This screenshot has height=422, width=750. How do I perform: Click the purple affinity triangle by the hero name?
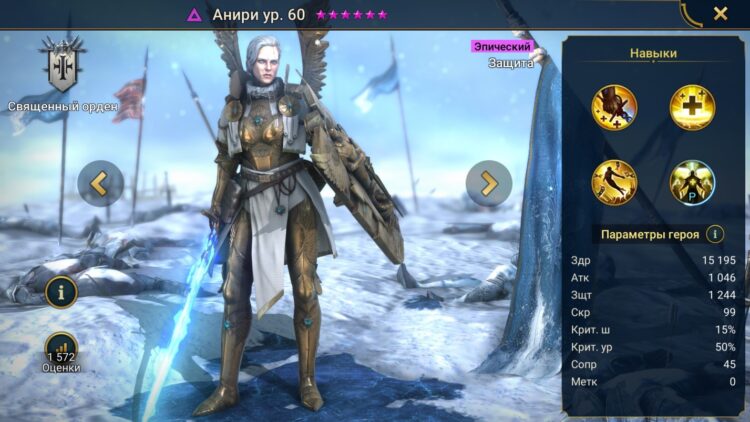click(x=194, y=15)
